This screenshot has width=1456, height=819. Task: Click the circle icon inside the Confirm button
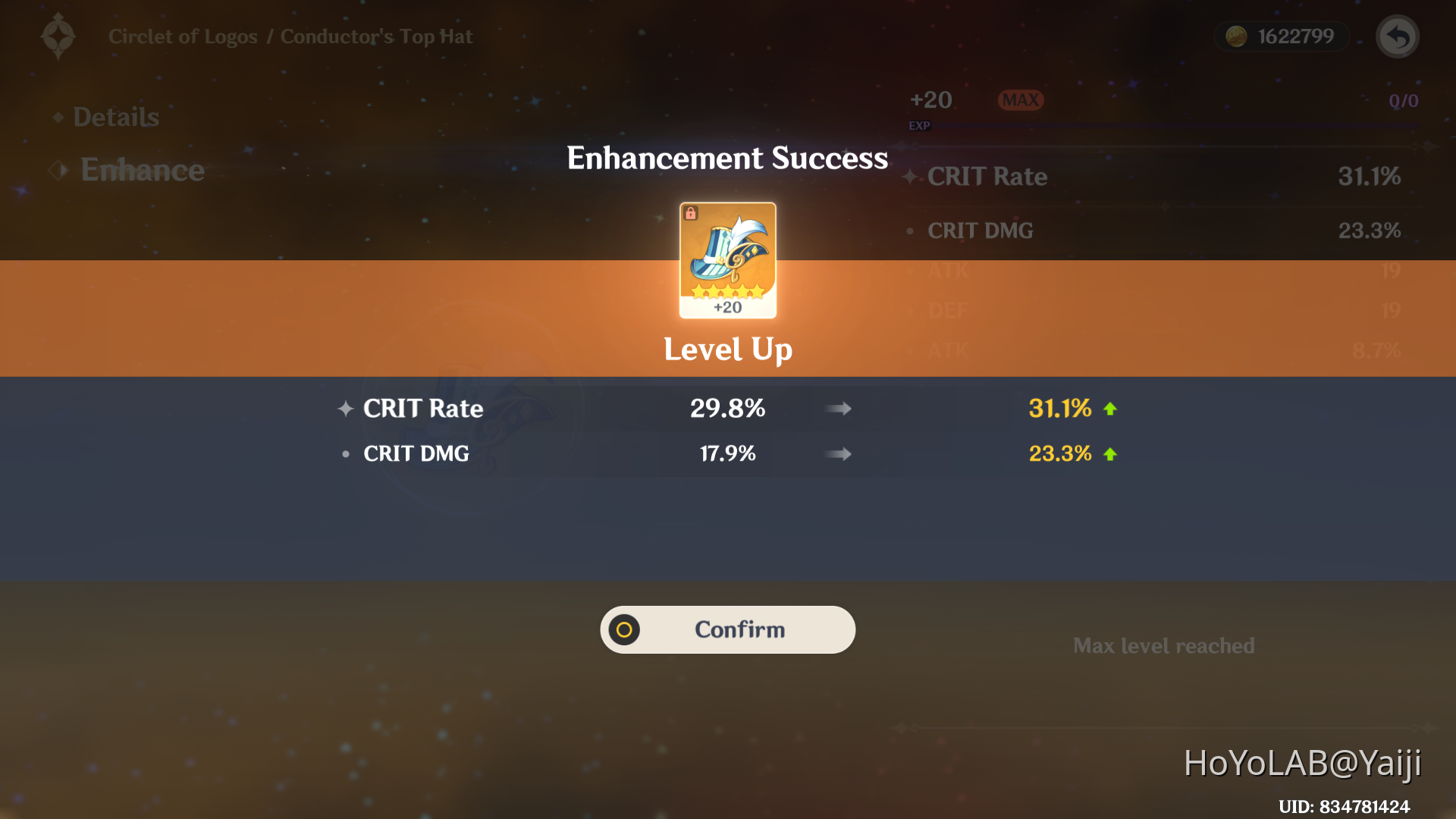click(x=623, y=629)
